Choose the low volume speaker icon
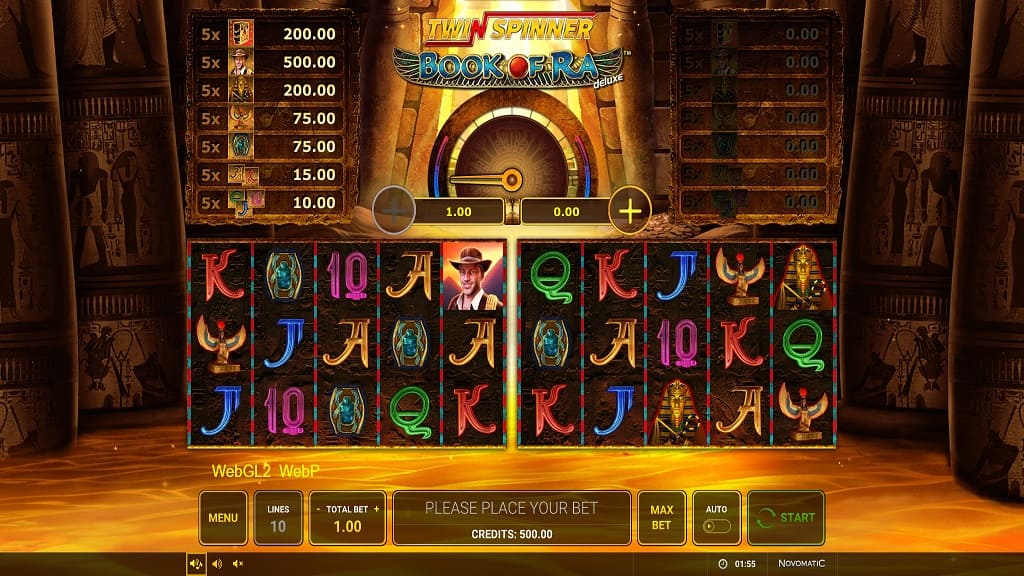 217,564
